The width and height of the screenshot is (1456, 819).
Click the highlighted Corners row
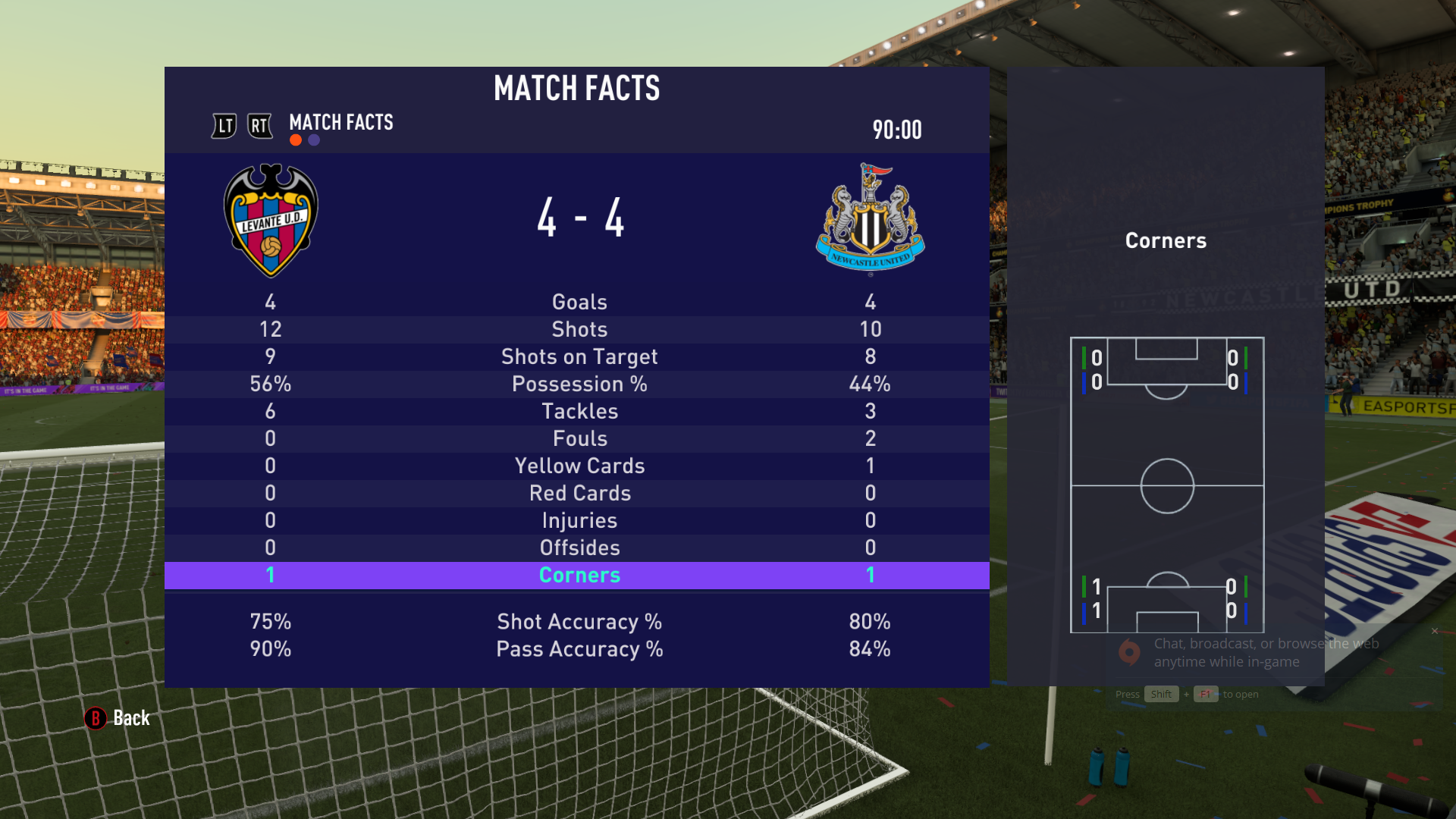[579, 575]
